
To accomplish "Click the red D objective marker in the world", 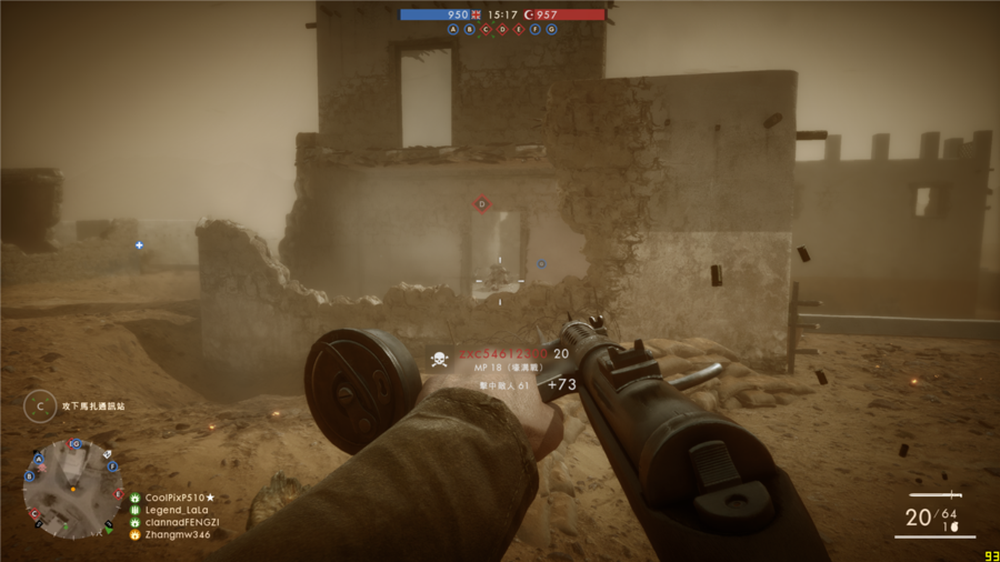I will click(481, 204).
